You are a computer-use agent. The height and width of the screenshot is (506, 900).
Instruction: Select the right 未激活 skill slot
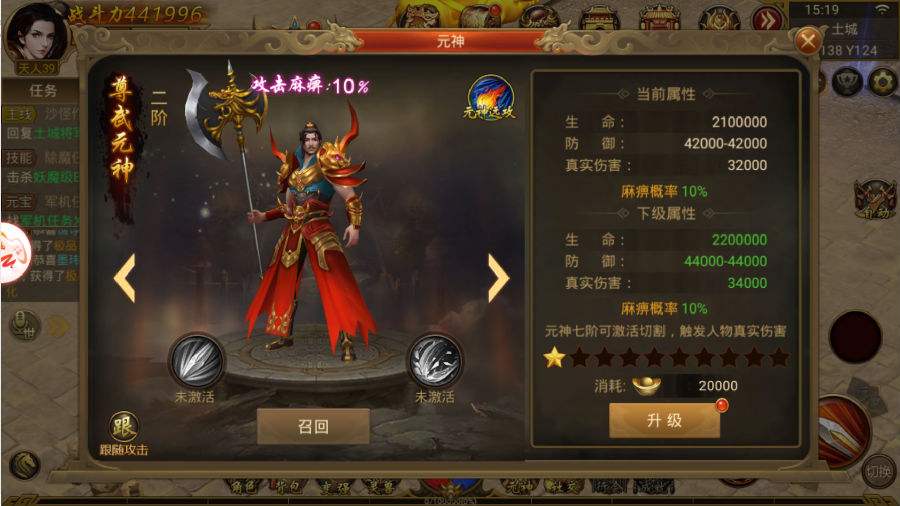(x=434, y=361)
